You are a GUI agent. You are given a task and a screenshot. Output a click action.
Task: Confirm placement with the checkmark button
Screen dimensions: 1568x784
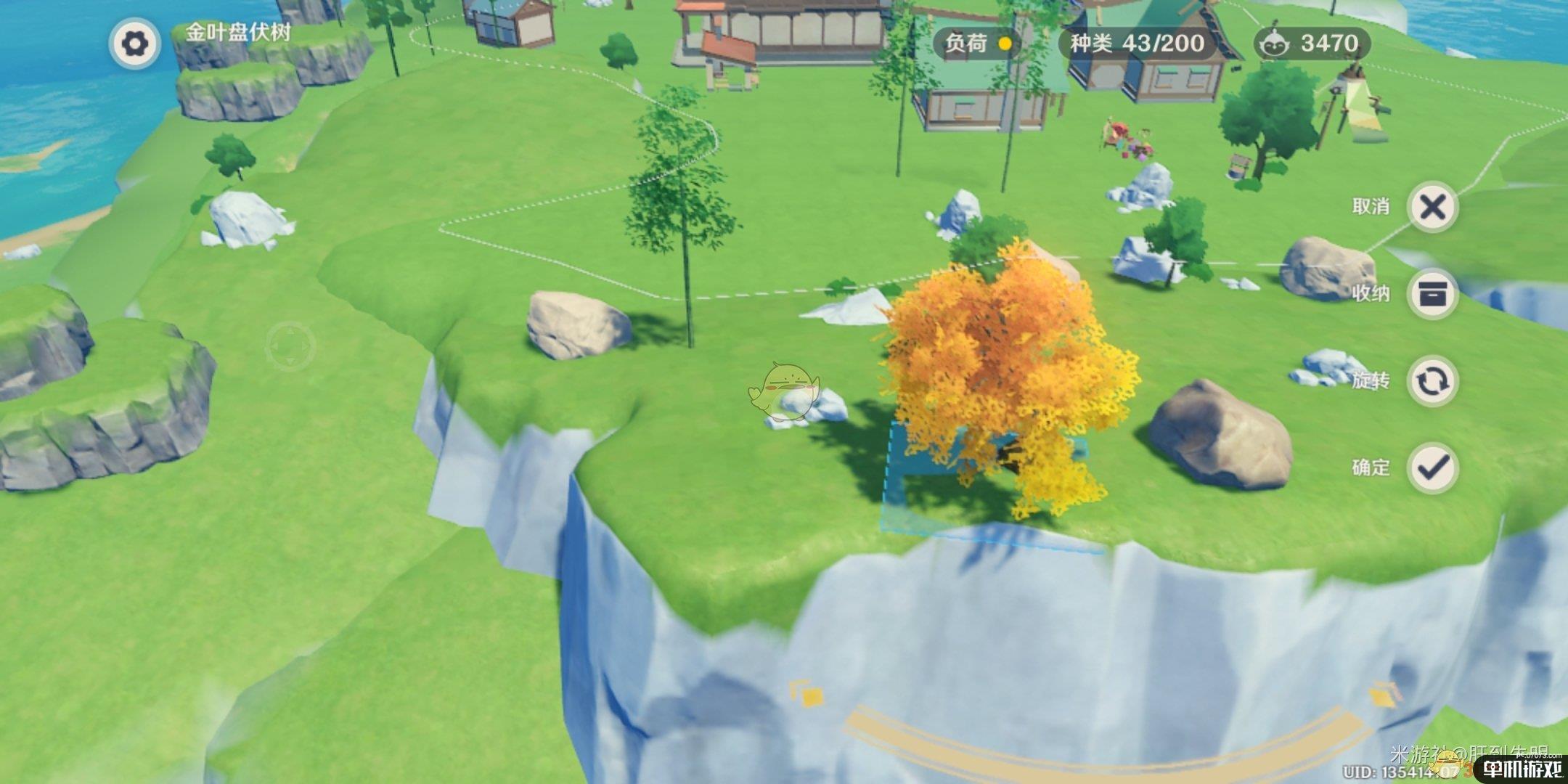click(x=1432, y=467)
